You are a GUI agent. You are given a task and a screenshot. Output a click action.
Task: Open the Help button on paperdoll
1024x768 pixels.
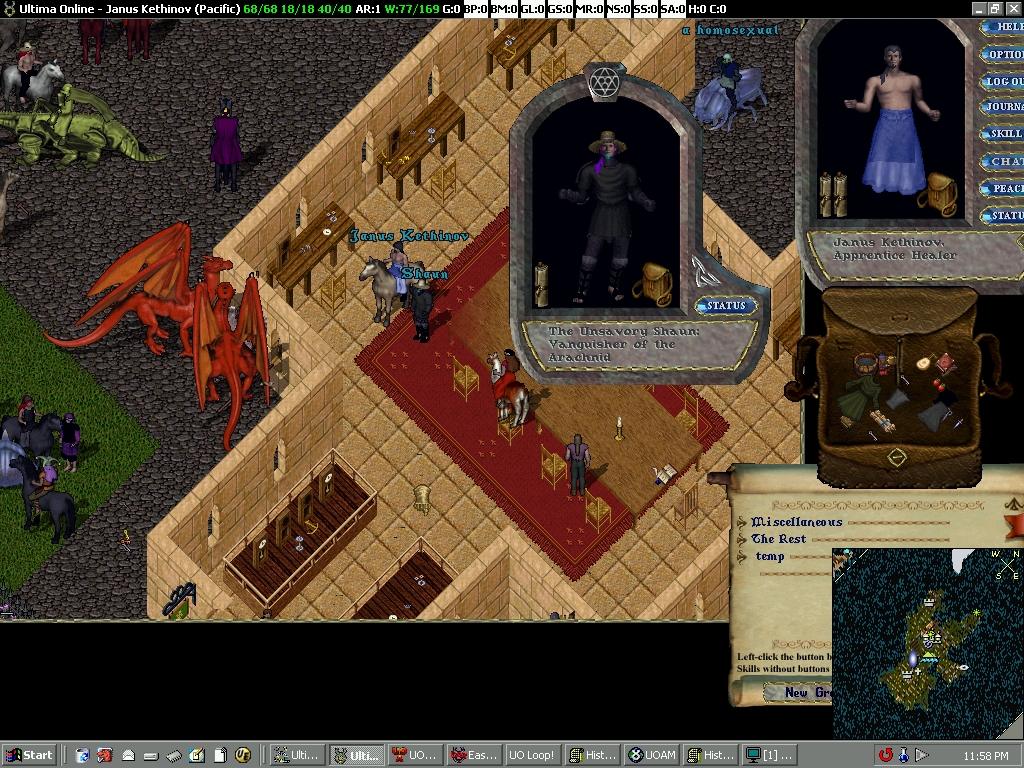coord(1003,28)
